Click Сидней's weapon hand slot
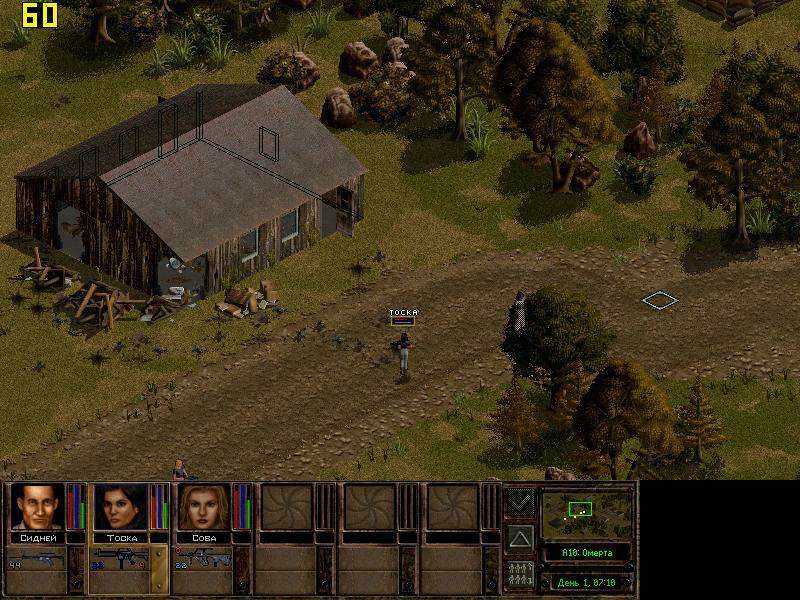 coord(37,559)
